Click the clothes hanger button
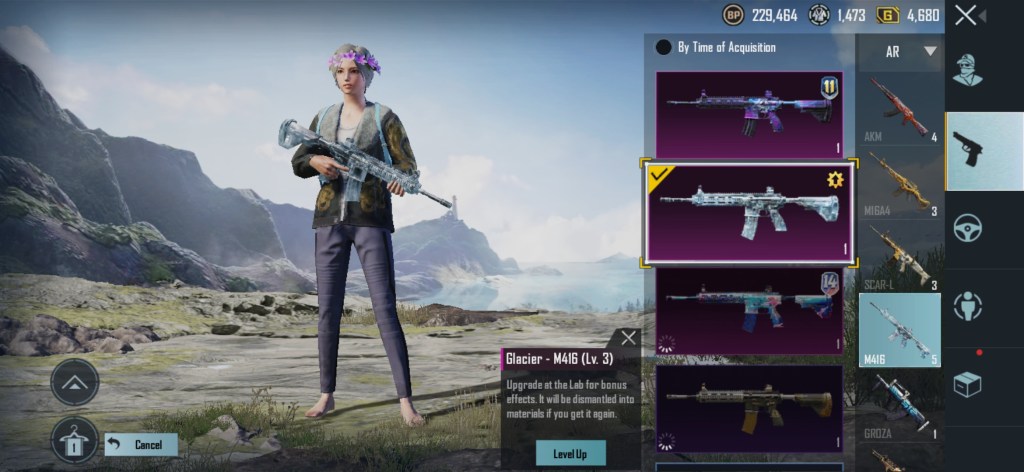The width and height of the screenshot is (1024, 472). point(75,440)
